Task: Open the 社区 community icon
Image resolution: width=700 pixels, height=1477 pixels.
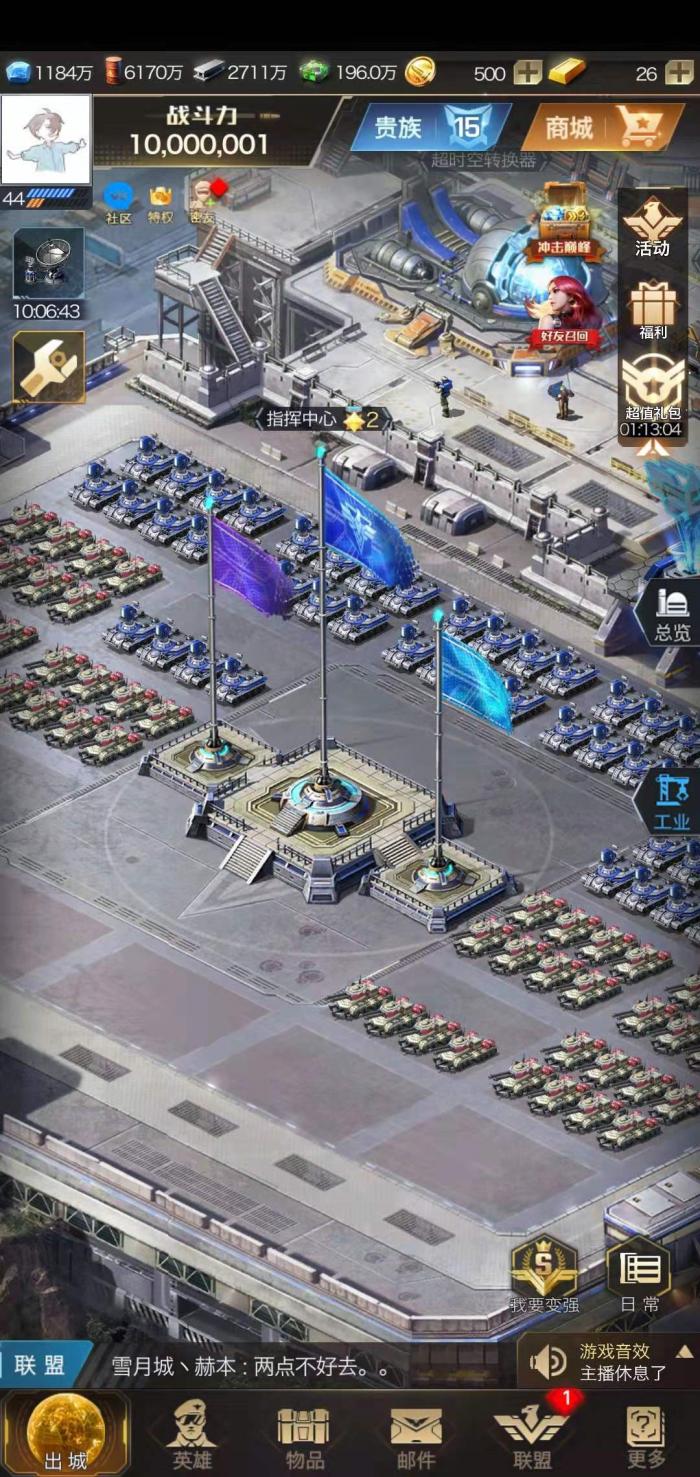Action: (118, 201)
